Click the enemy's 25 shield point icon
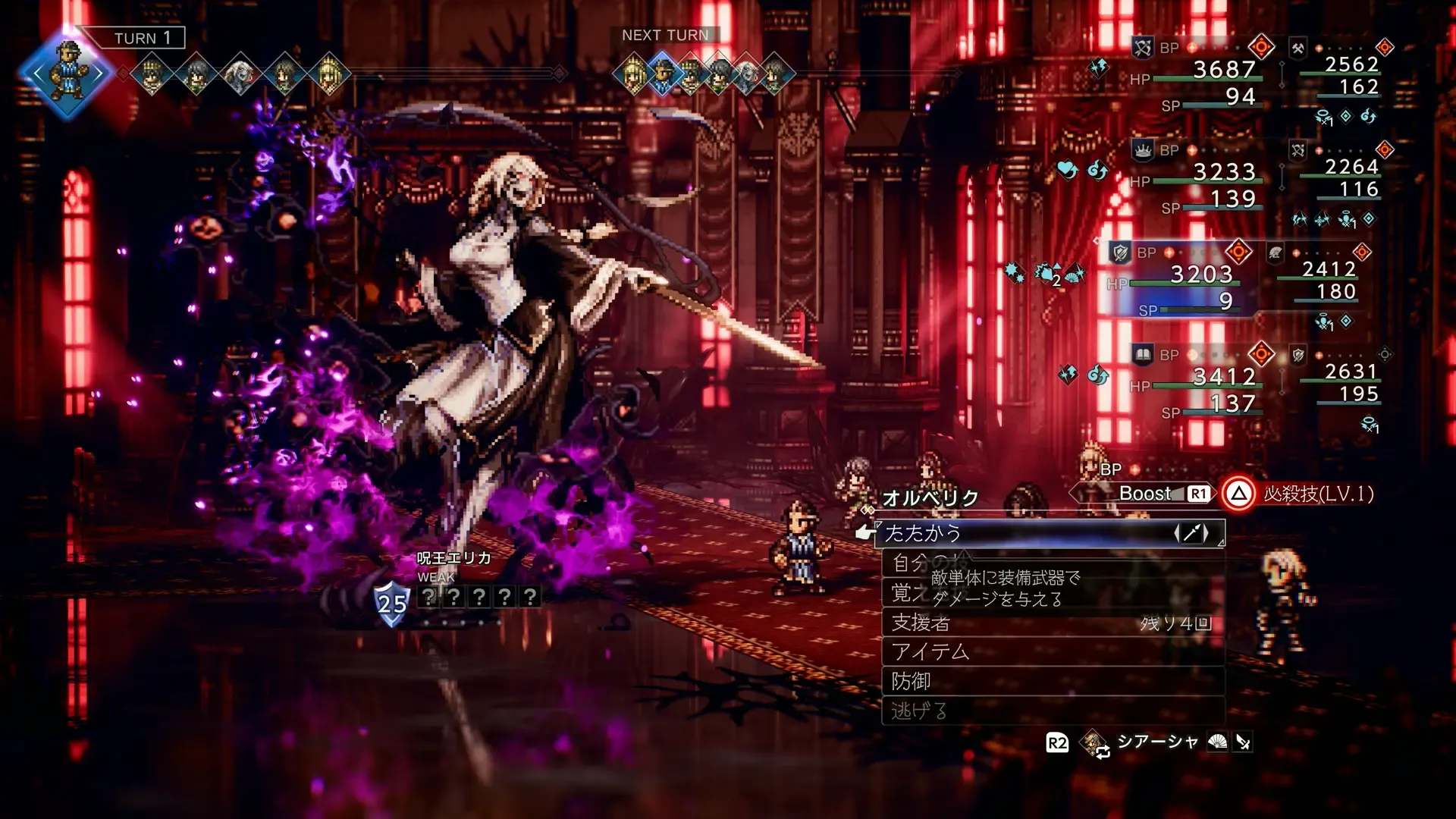Image resolution: width=1456 pixels, height=819 pixels. (x=392, y=603)
